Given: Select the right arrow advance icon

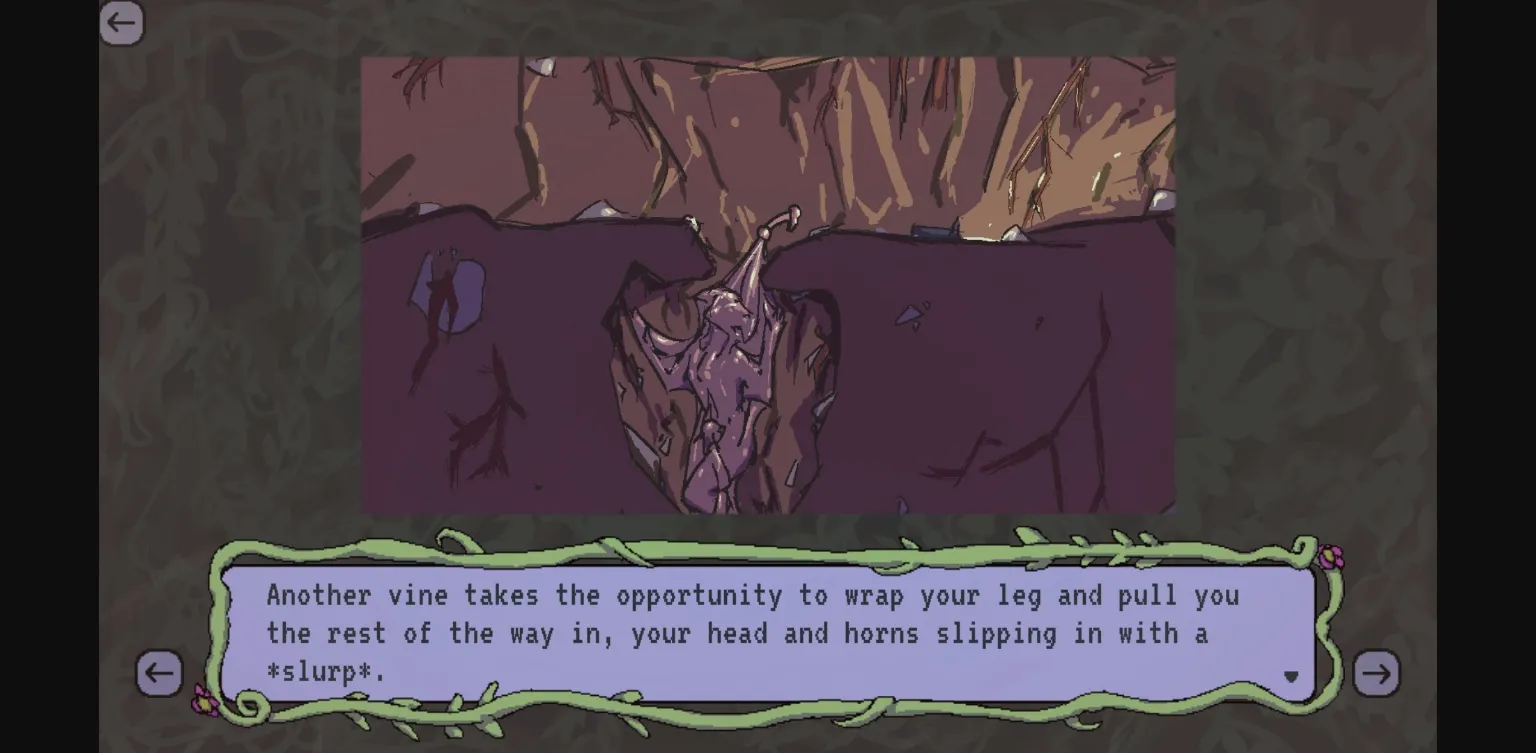Looking at the screenshot, I should click(1377, 674).
